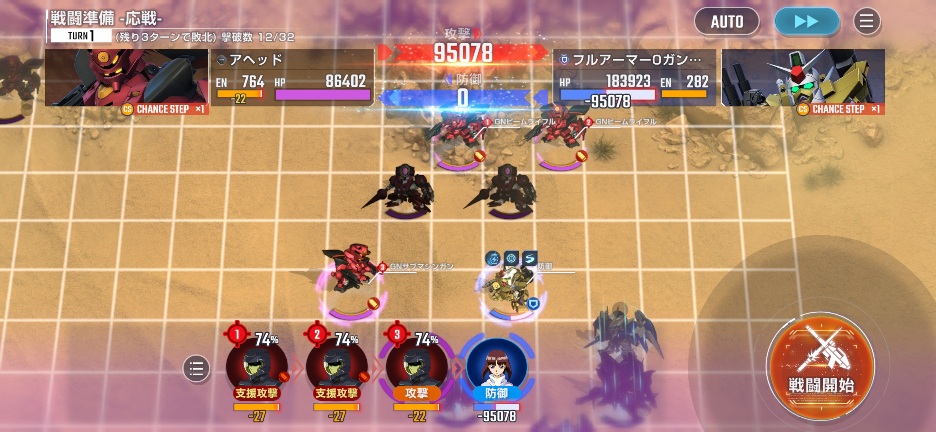
Task: View the アヘッド enemy unit portrait
Action: (125, 78)
